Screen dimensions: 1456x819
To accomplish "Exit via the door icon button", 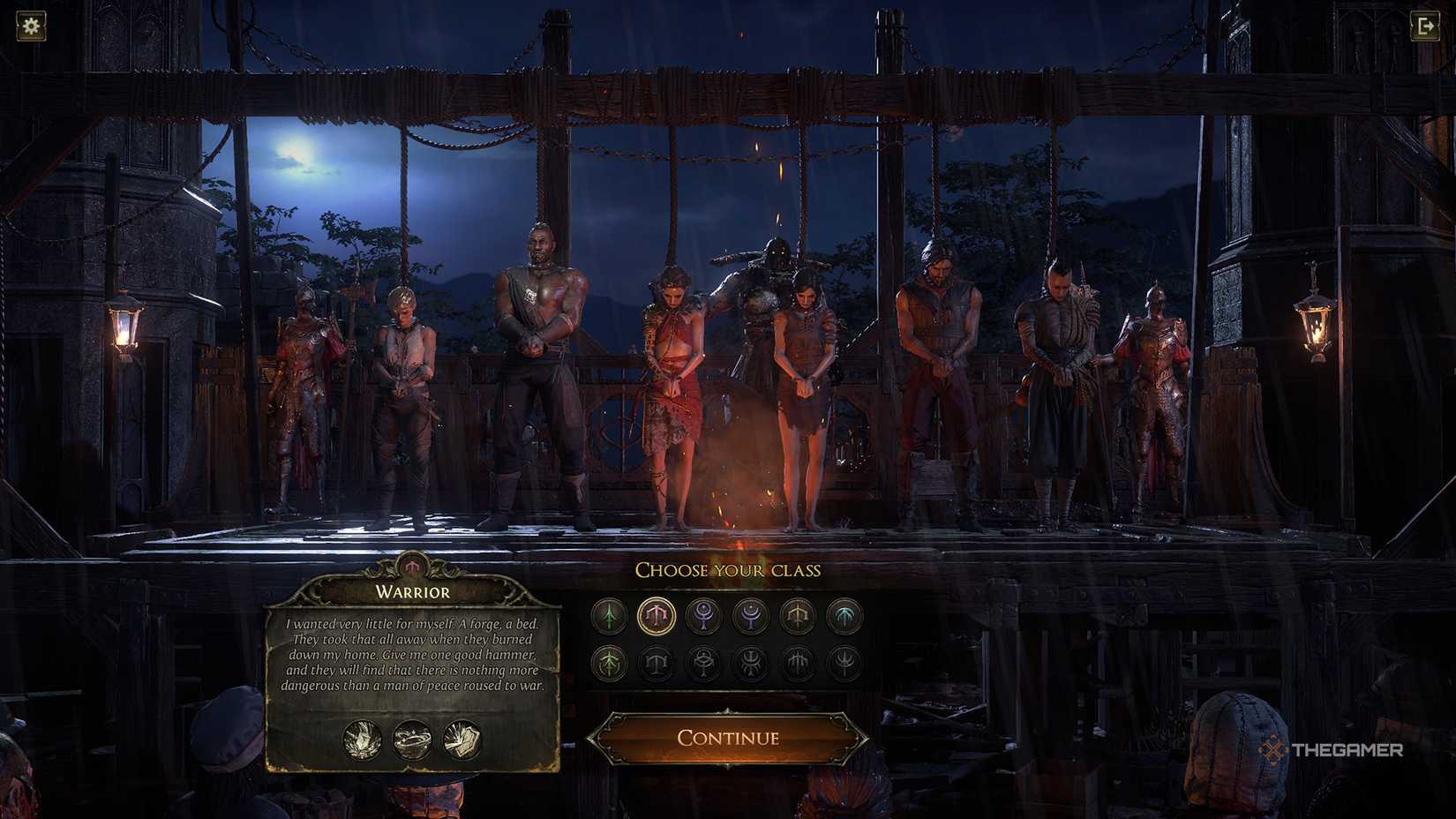I will click(x=1425, y=26).
